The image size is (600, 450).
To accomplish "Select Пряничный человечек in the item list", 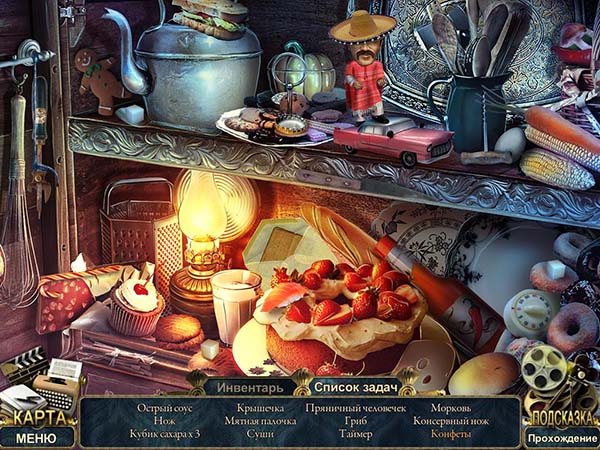I will (355, 408).
